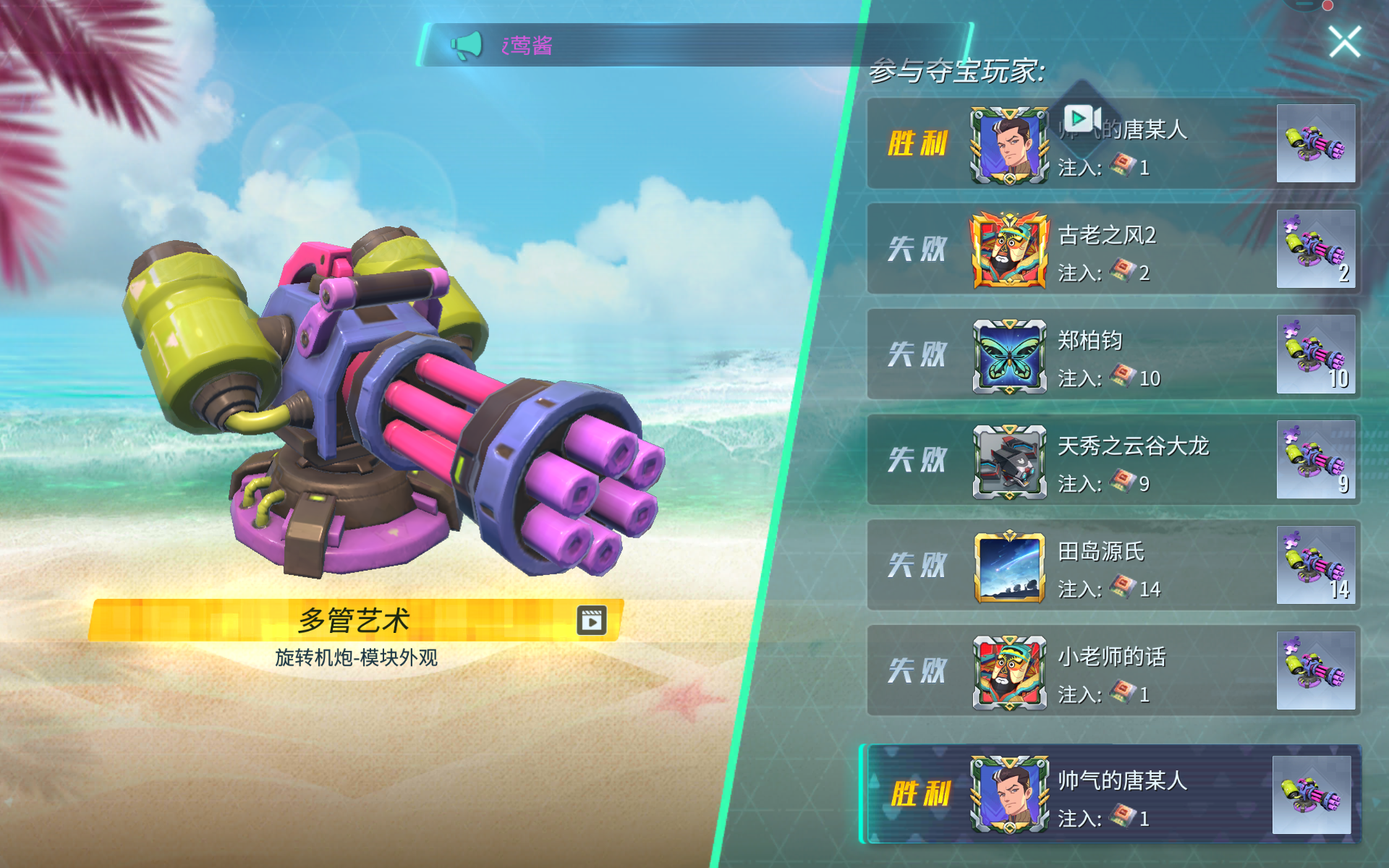Click the starry-sky avatar of 田岛源氏
This screenshot has width=1389, height=868.
(x=1008, y=565)
